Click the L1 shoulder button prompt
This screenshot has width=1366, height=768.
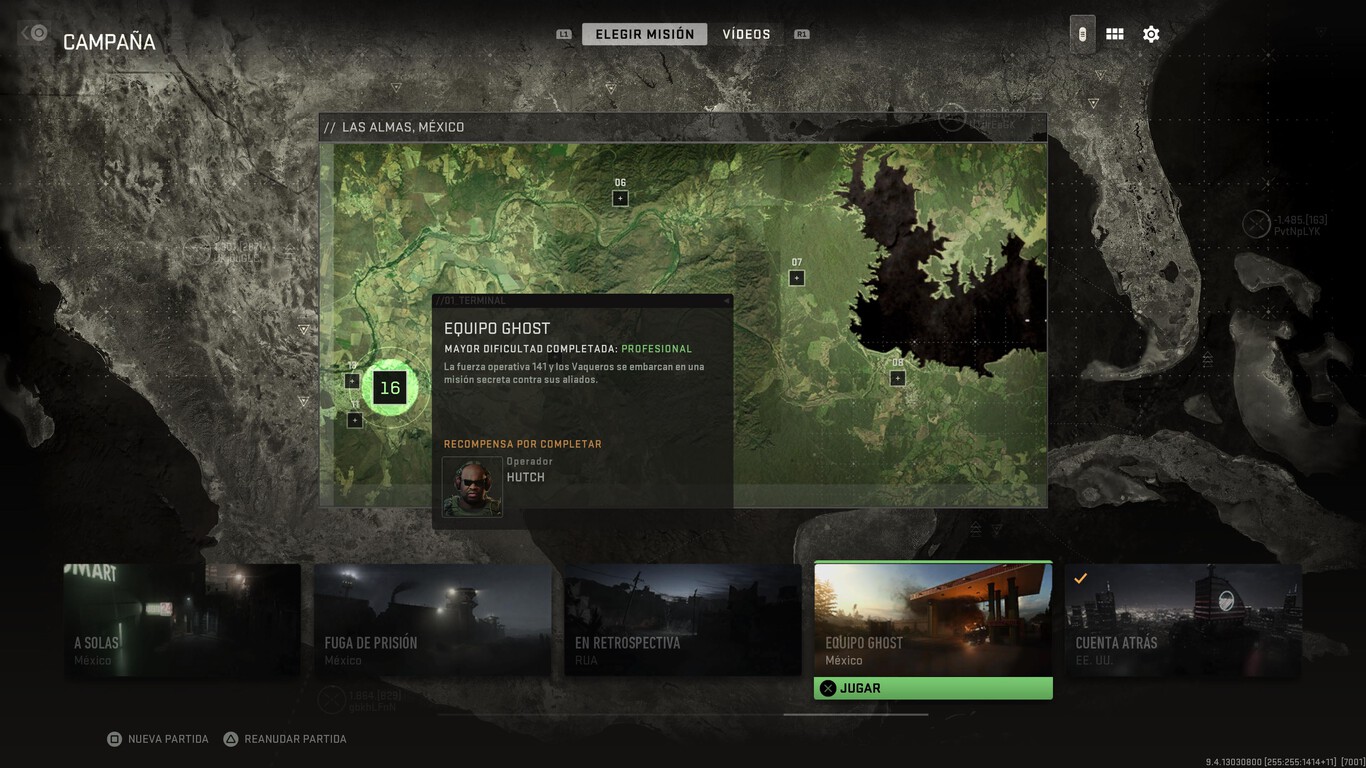[x=563, y=32]
